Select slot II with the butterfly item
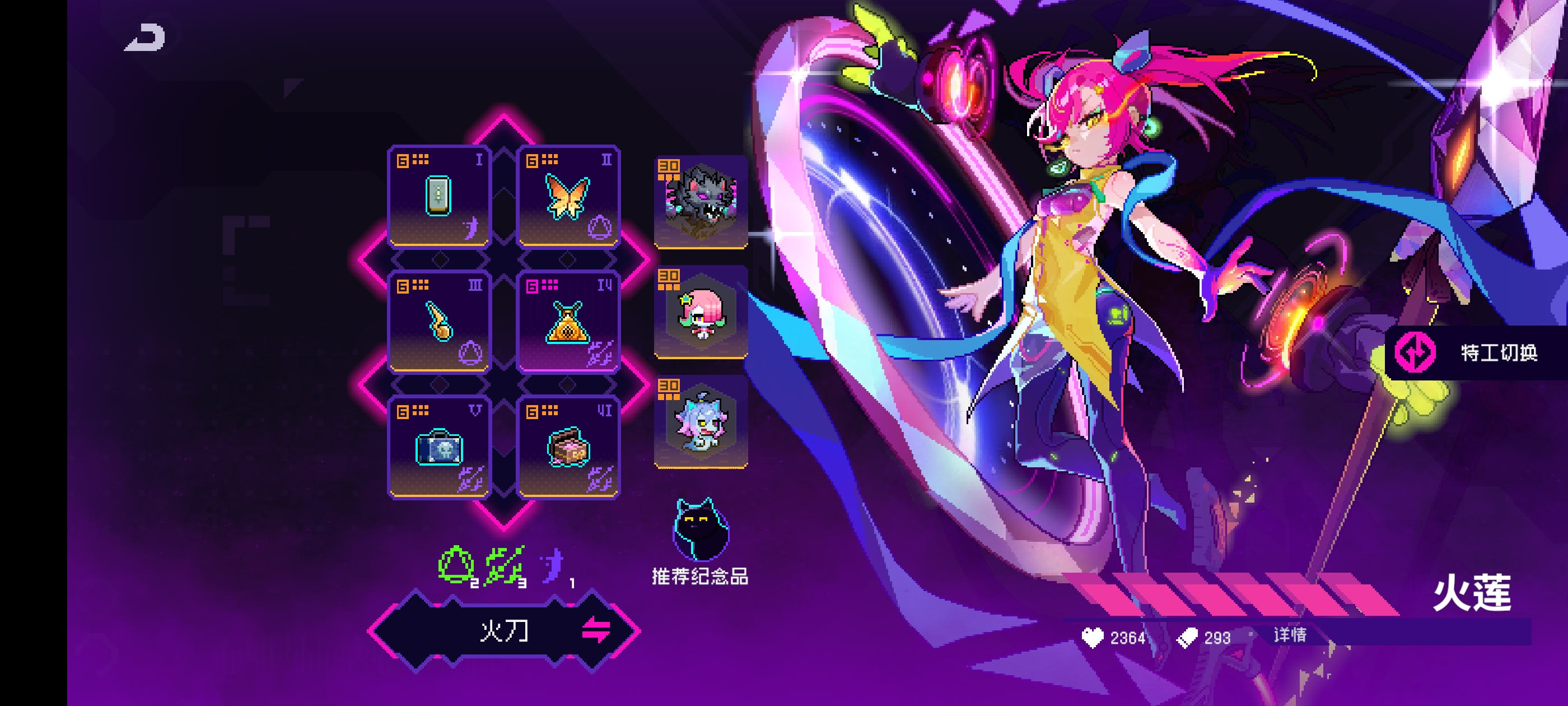 pyautogui.click(x=568, y=197)
